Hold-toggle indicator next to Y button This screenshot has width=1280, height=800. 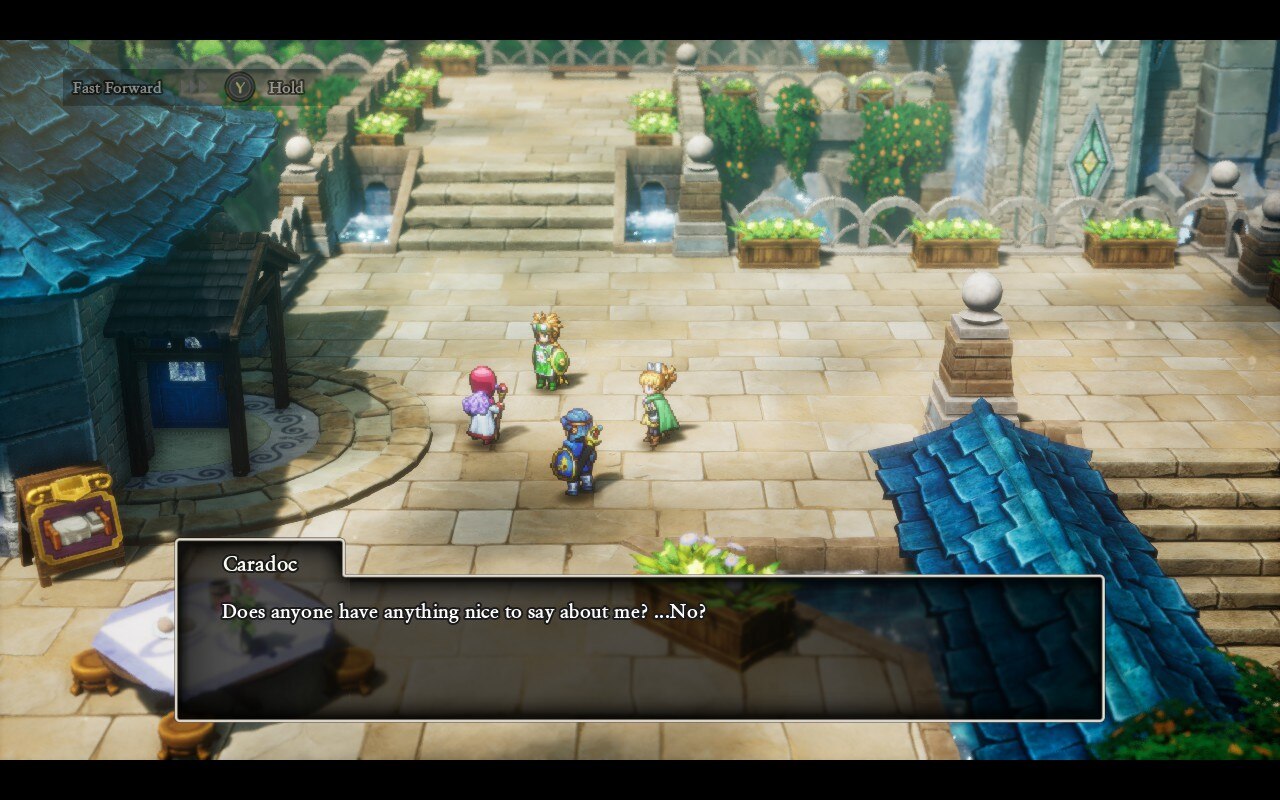[x=287, y=88]
